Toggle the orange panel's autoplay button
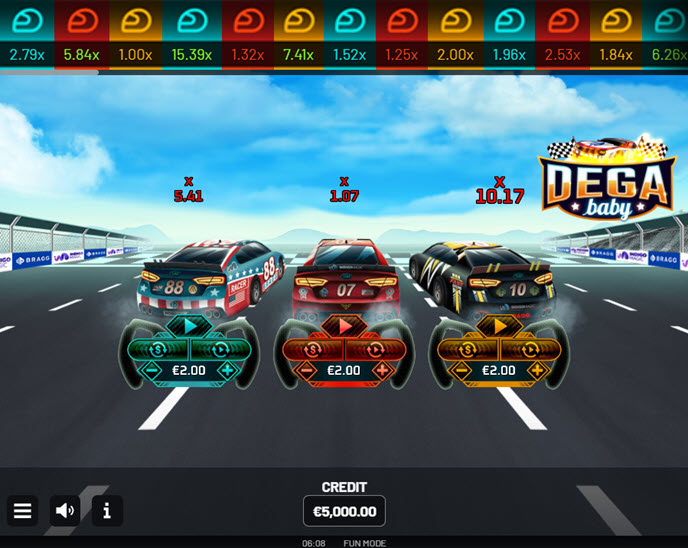688x548 pixels. coord(521,349)
